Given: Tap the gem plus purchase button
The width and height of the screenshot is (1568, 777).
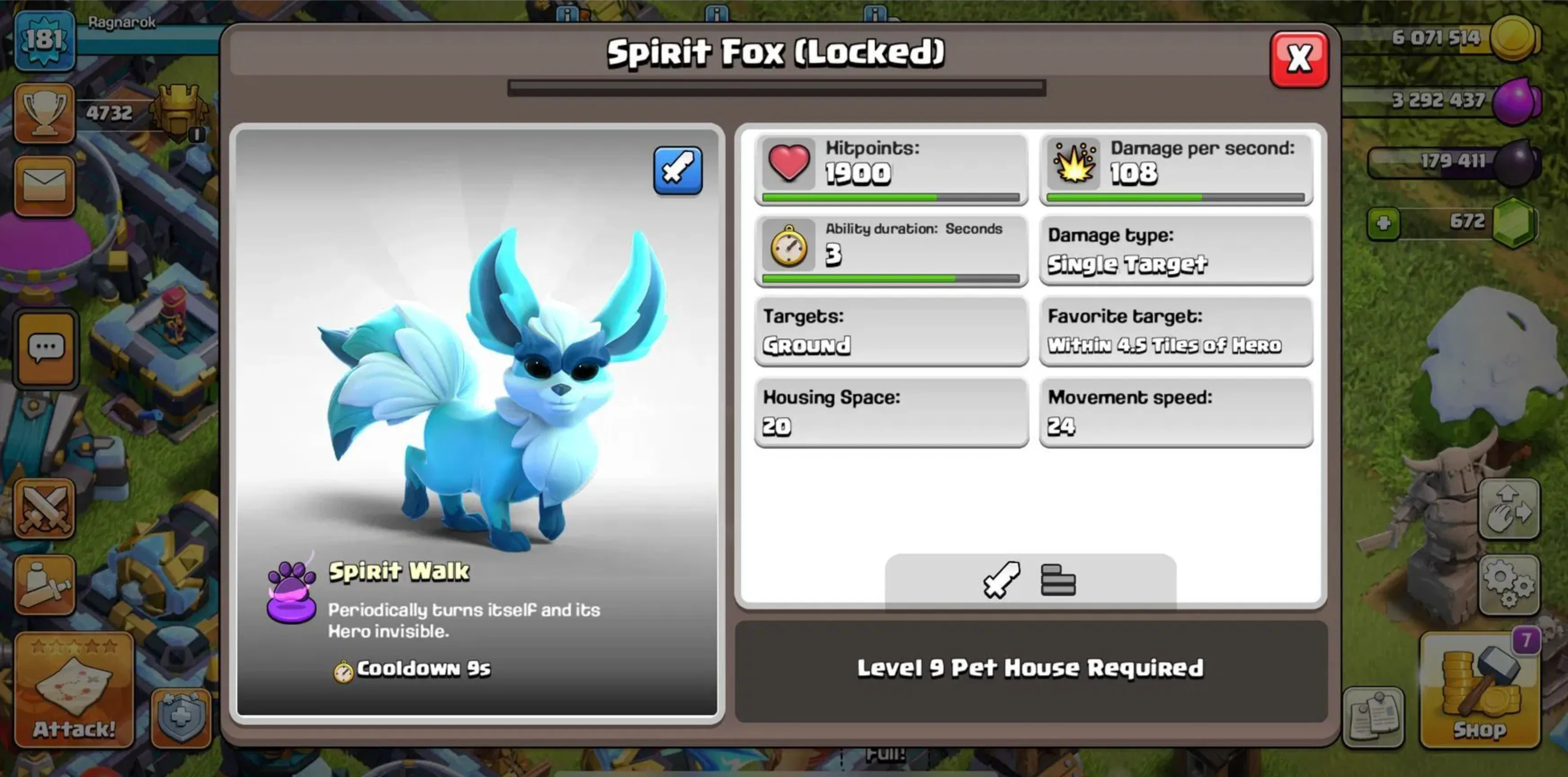Looking at the screenshot, I should pos(1384,222).
